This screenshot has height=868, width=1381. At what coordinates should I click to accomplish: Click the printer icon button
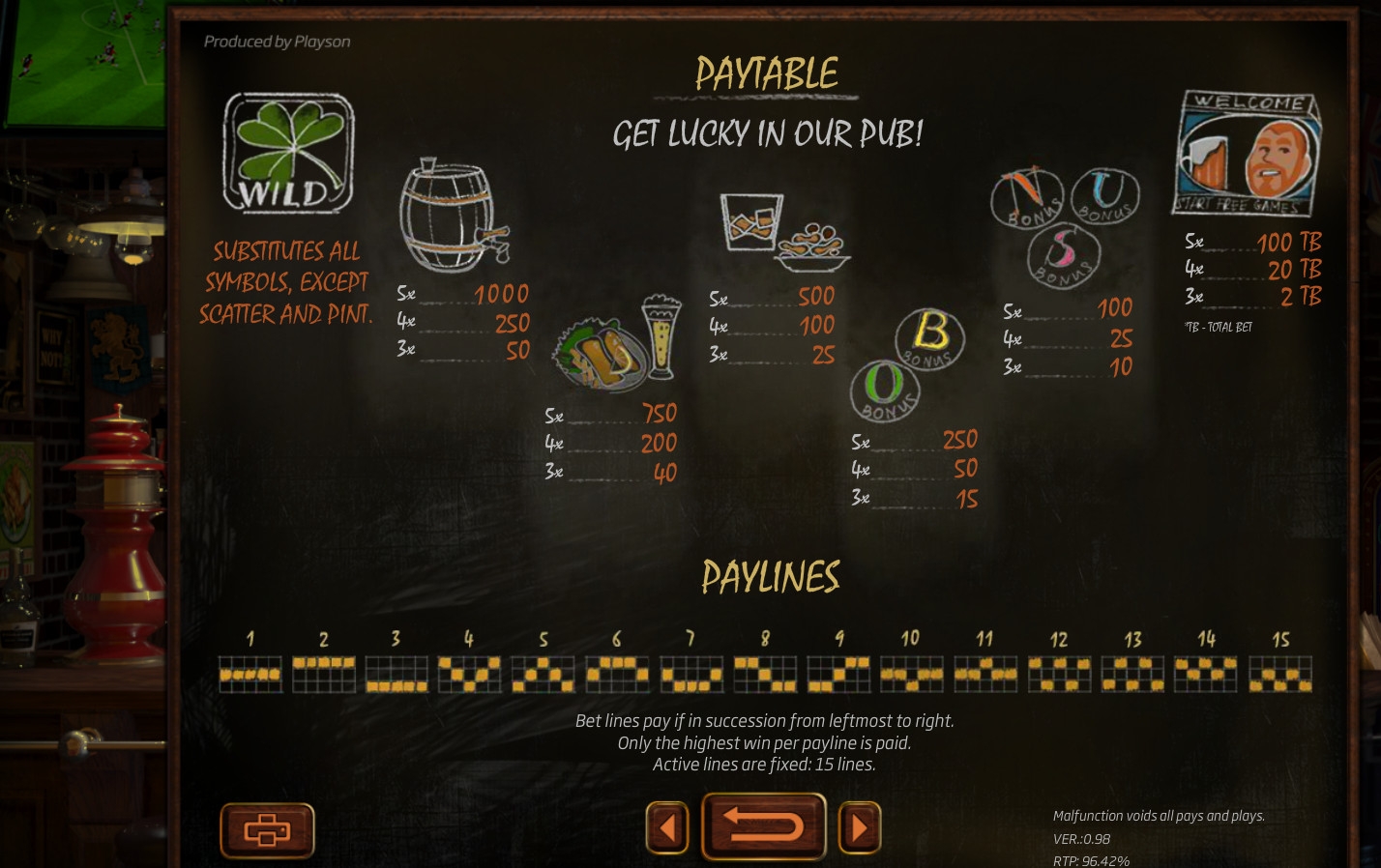[267, 829]
